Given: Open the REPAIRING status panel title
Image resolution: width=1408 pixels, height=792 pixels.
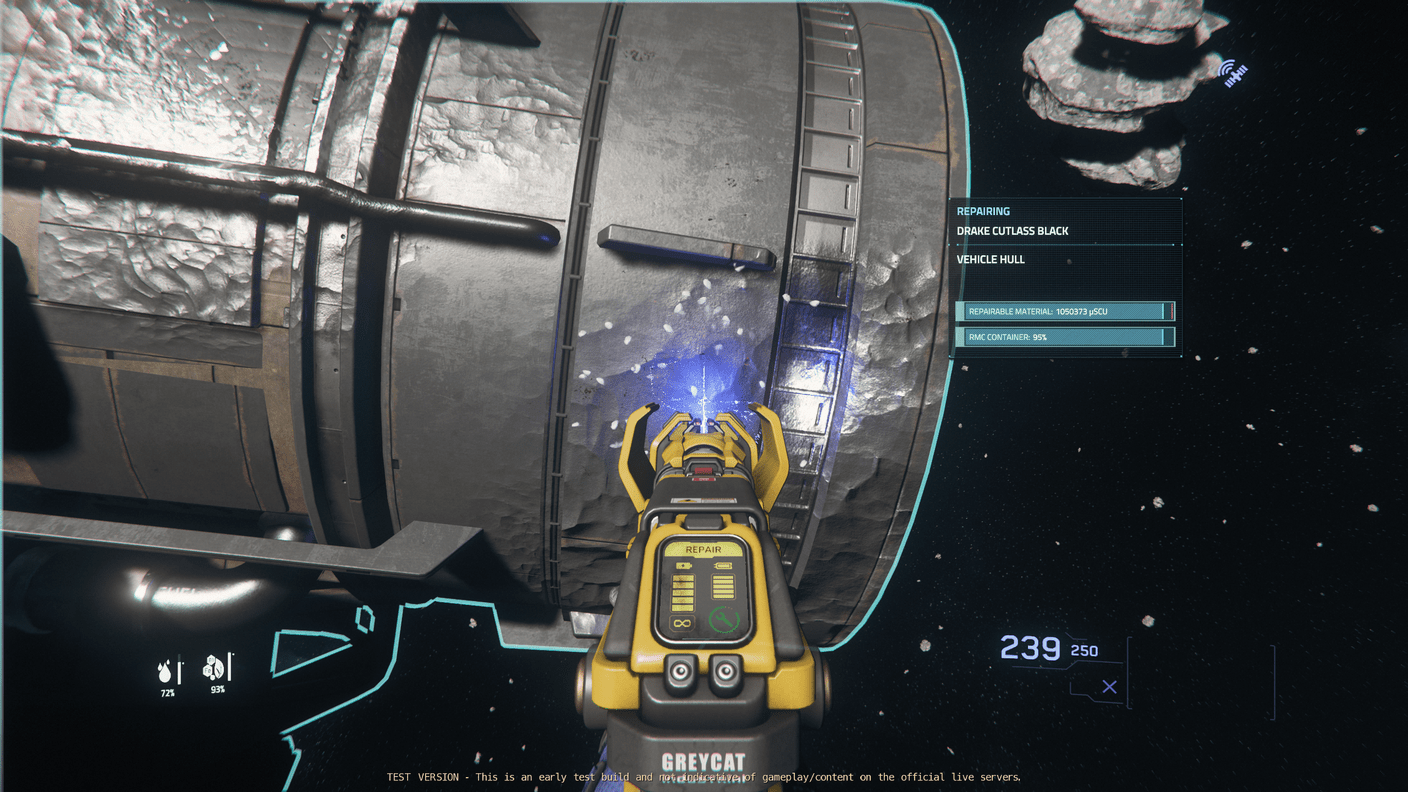Looking at the screenshot, I should (x=984, y=211).
